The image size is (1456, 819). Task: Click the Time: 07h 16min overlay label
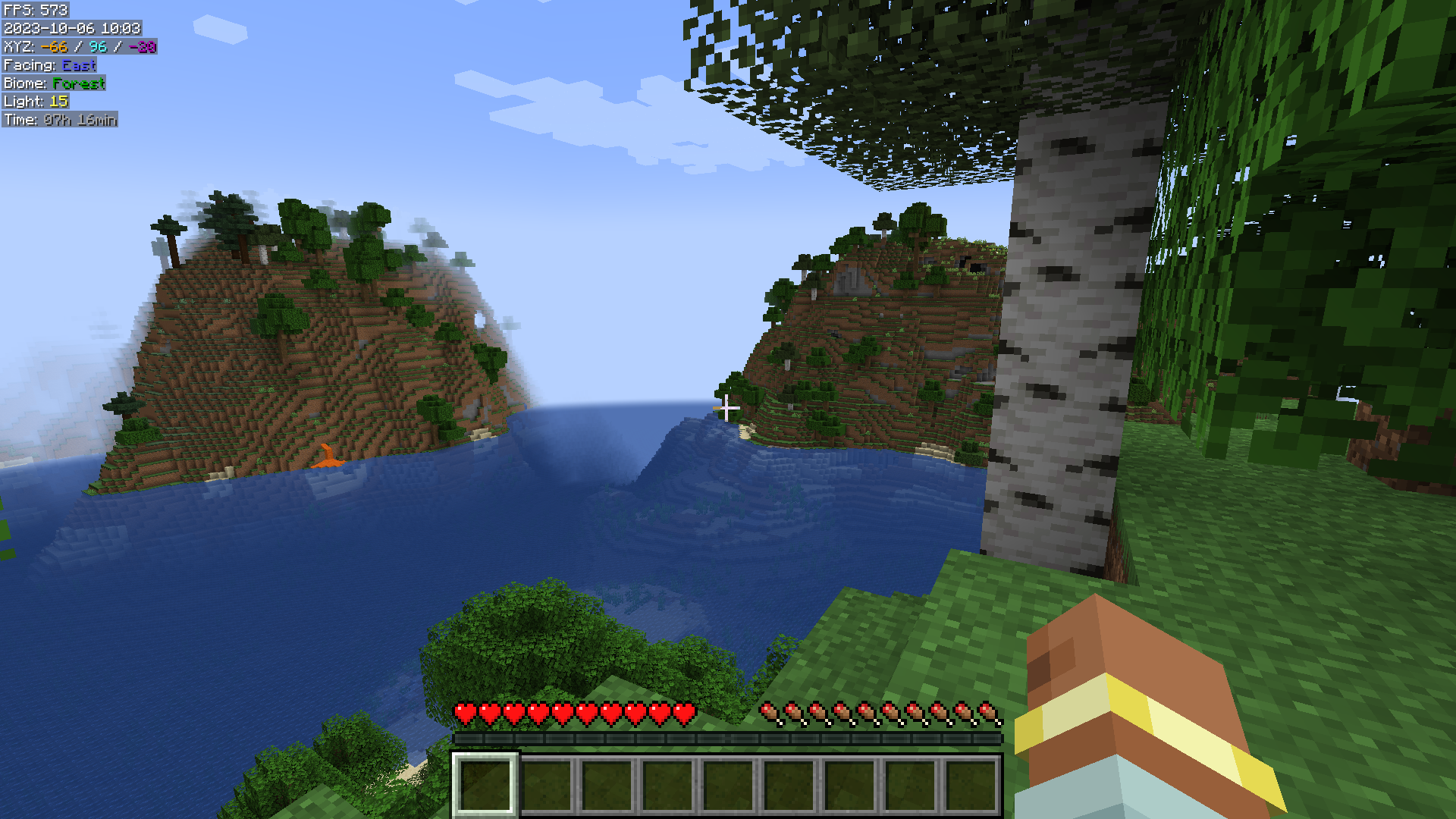[x=59, y=120]
